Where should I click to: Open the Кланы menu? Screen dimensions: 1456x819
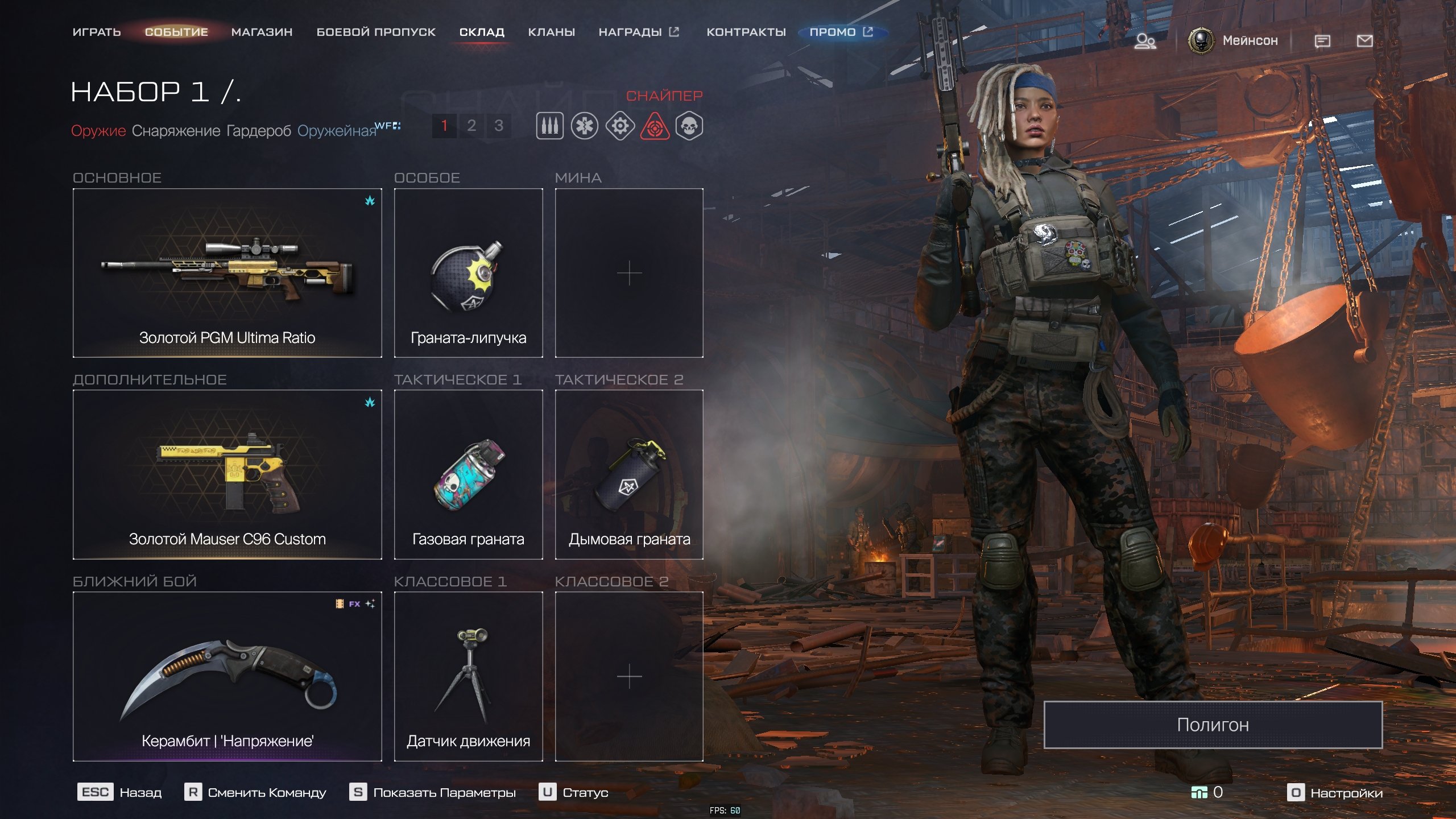tap(551, 32)
